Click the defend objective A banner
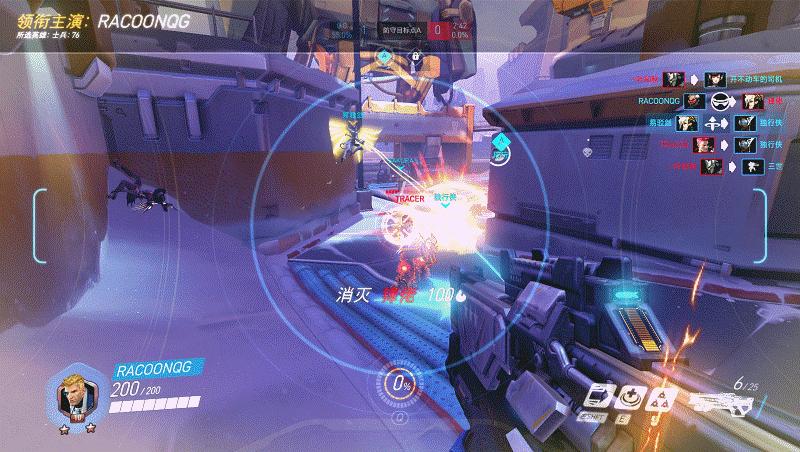The height and width of the screenshot is (452, 800). (402, 29)
